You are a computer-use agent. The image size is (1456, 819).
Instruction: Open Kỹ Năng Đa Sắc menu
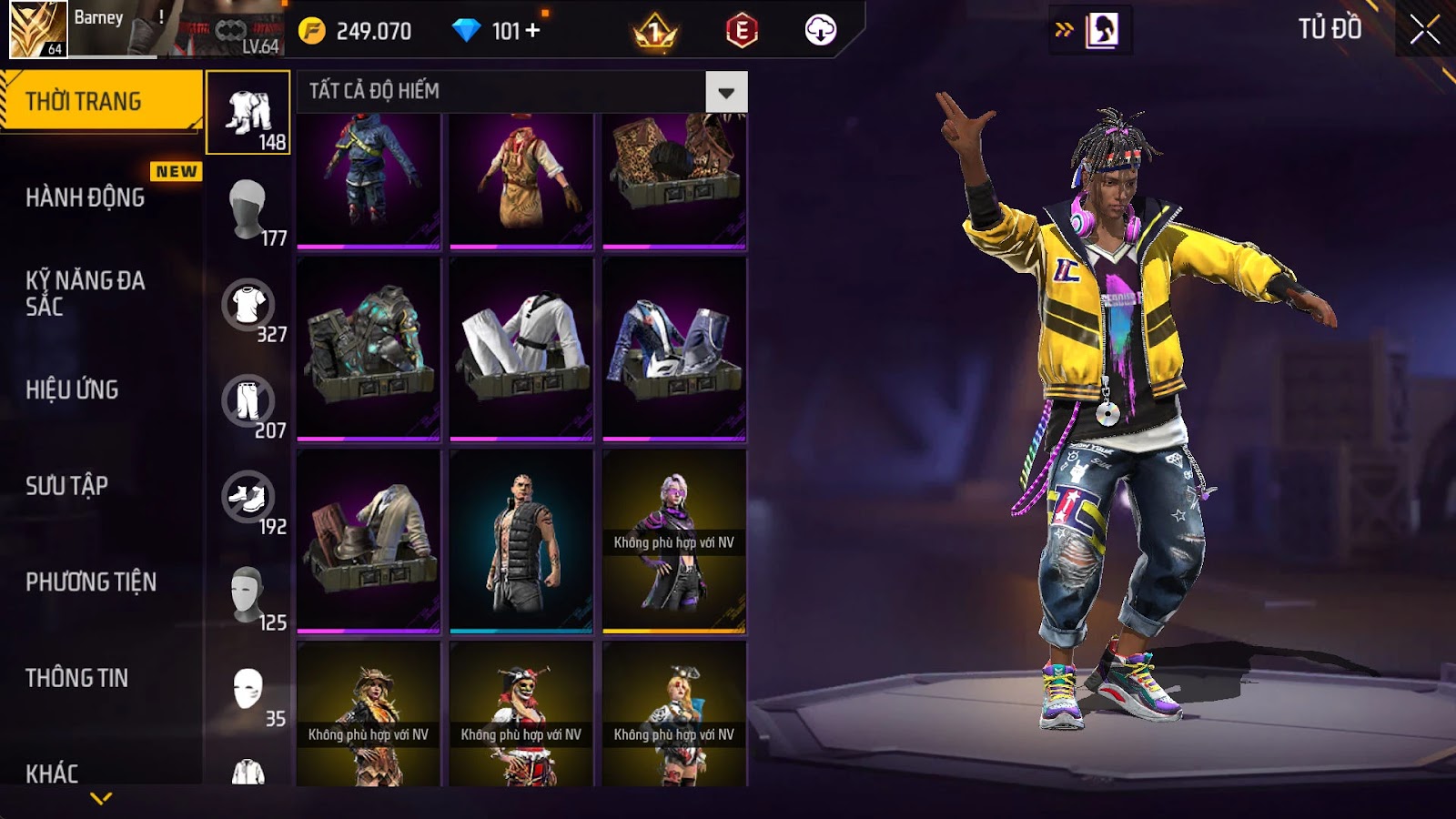[86, 293]
